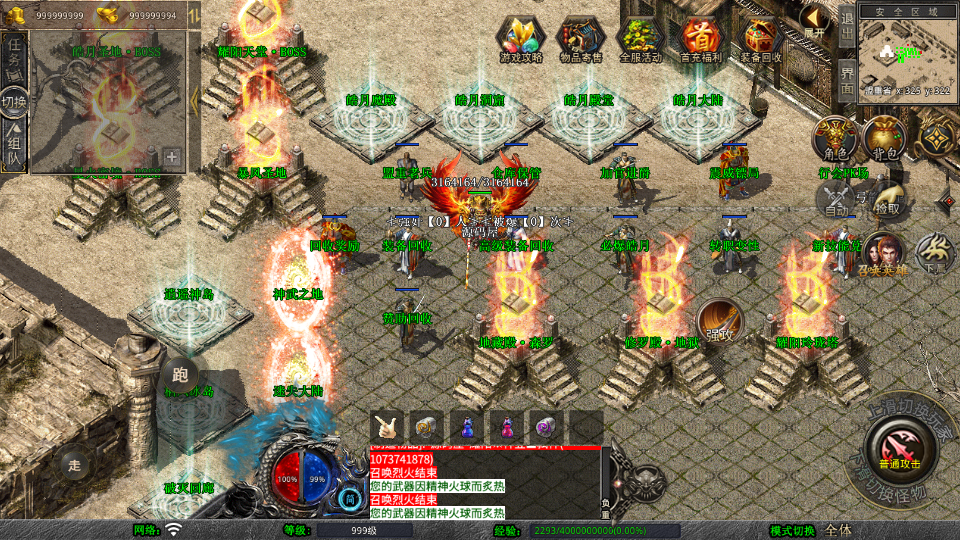Image resolution: width=960 pixels, height=540 pixels.
Task: Toggle the 跑 run movement button
Action: [180, 375]
